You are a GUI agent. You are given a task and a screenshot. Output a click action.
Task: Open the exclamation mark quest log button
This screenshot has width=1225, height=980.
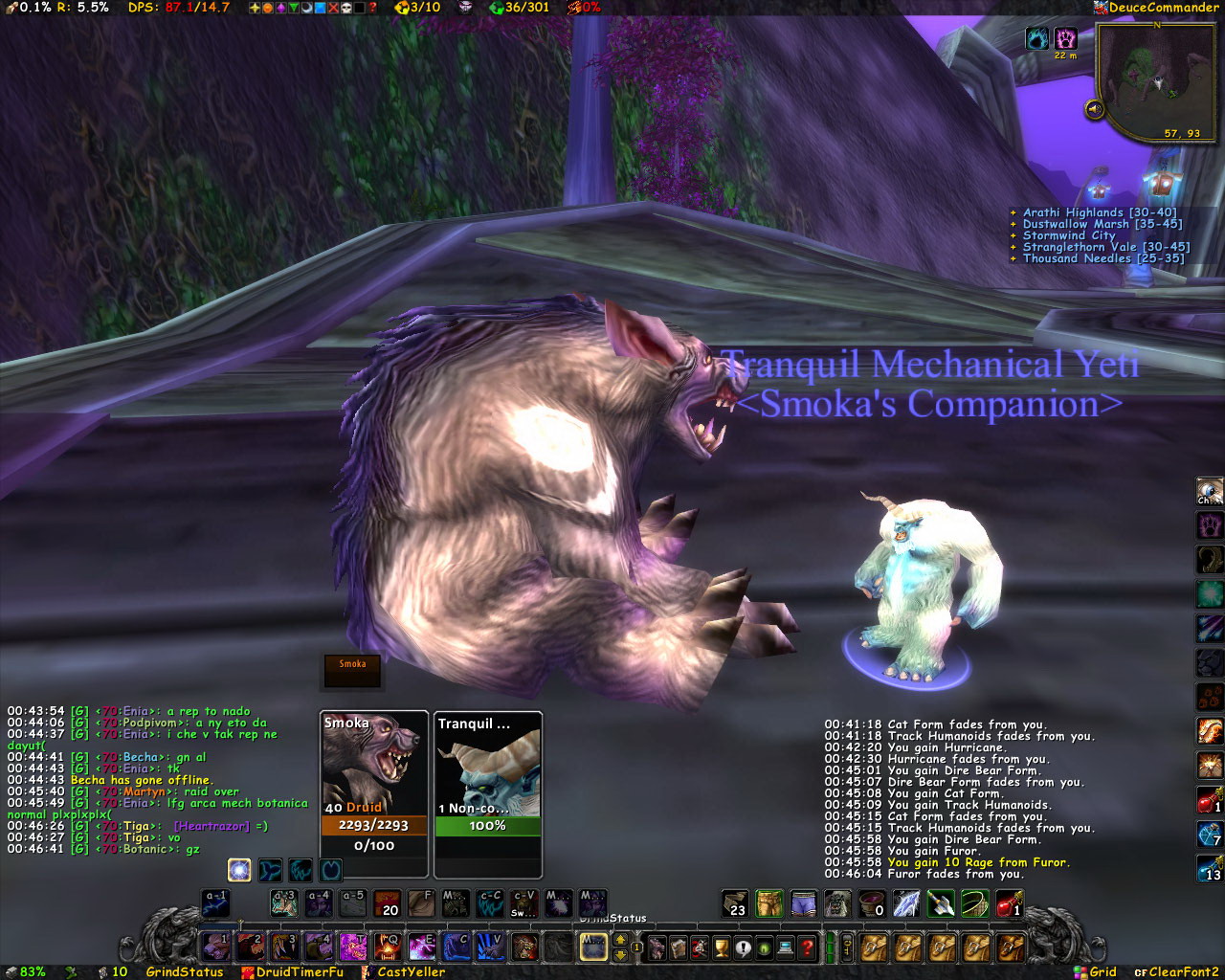[744, 947]
